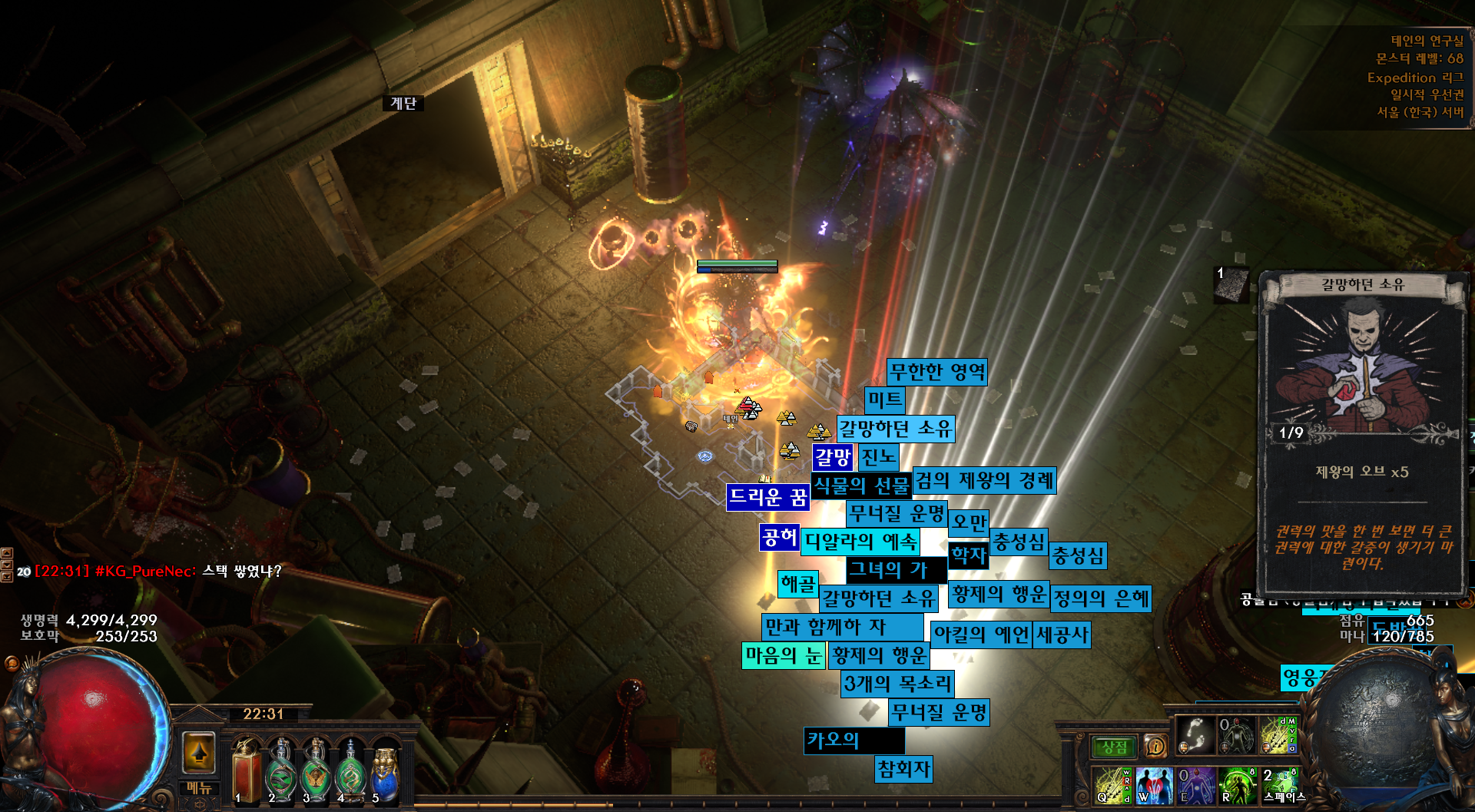Activate the W skill with two blue silhouettes
This screenshot has width=1475, height=812.
coord(1154,785)
